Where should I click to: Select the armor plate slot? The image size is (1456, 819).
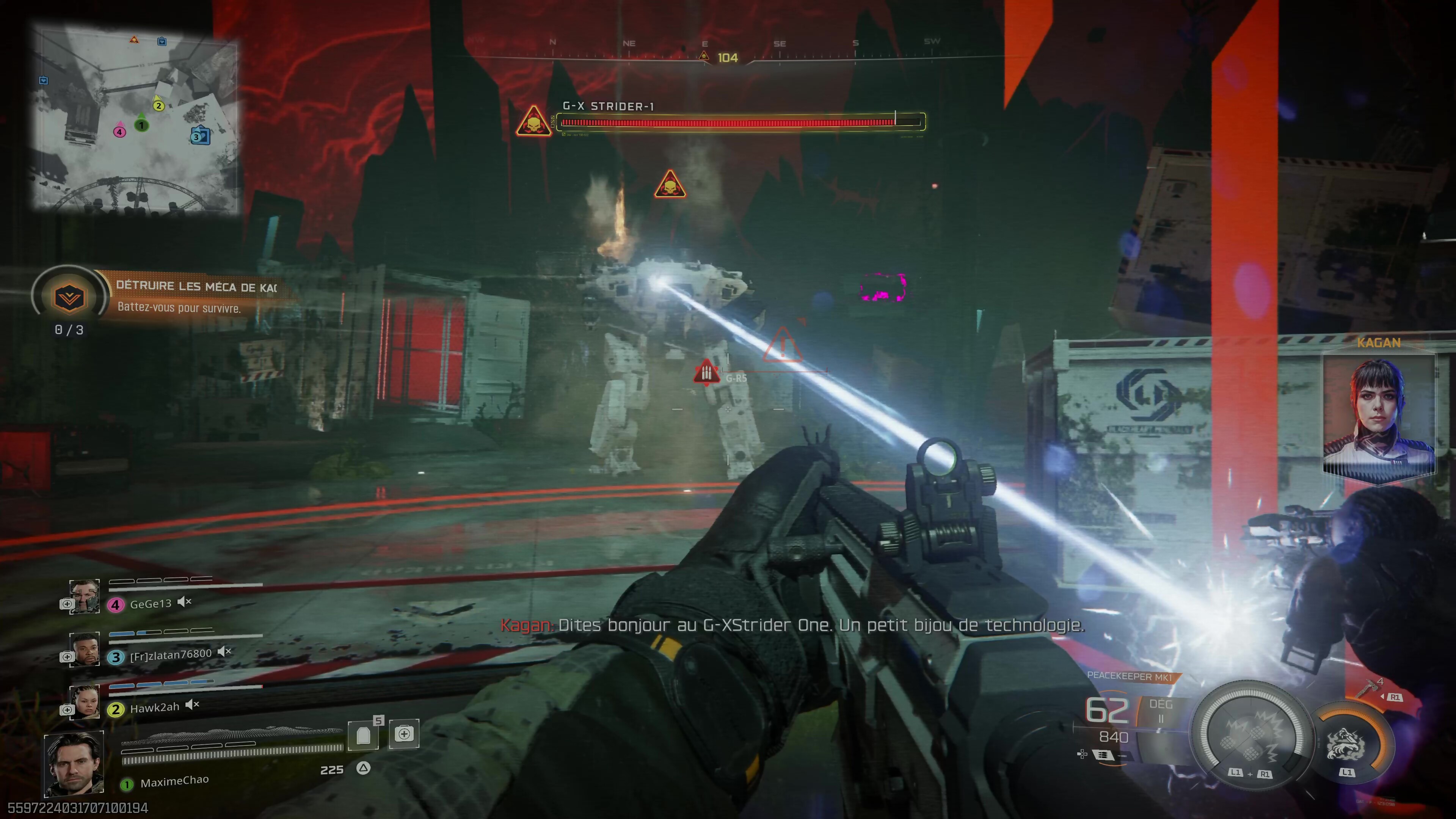tap(363, 735)
